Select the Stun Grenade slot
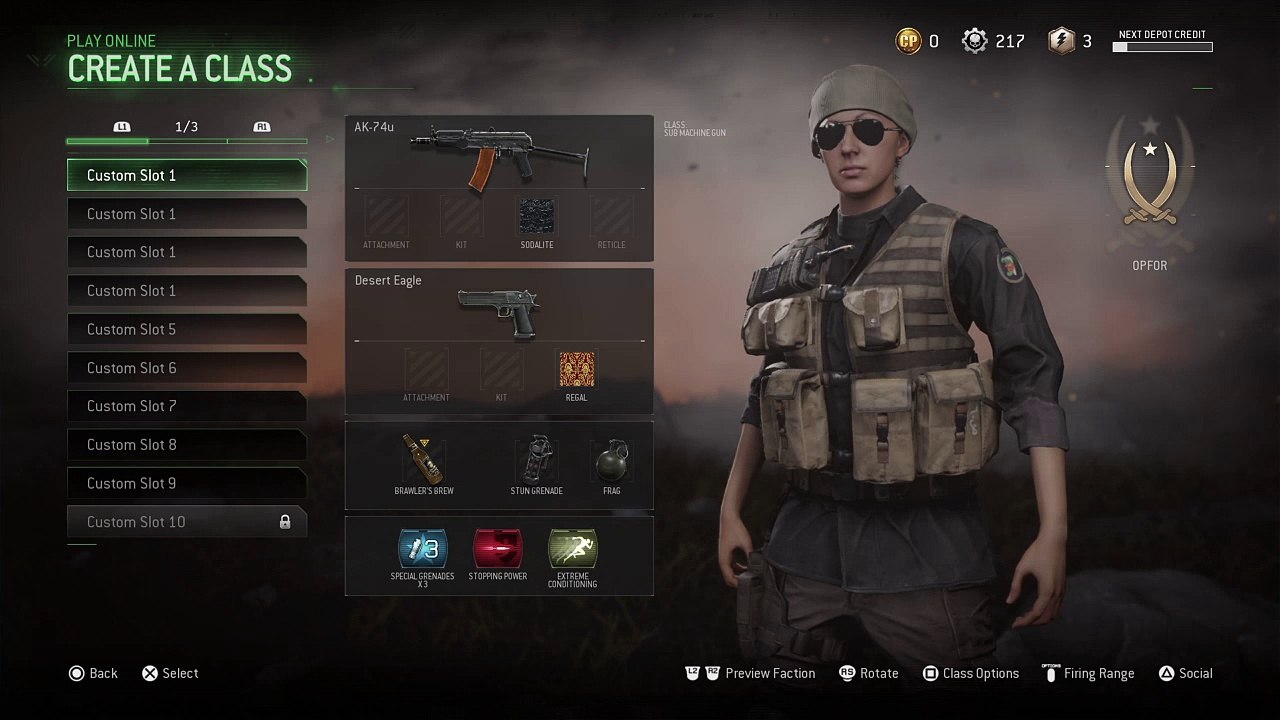This screenshot has width=1280, height=720. coord(536,462)
